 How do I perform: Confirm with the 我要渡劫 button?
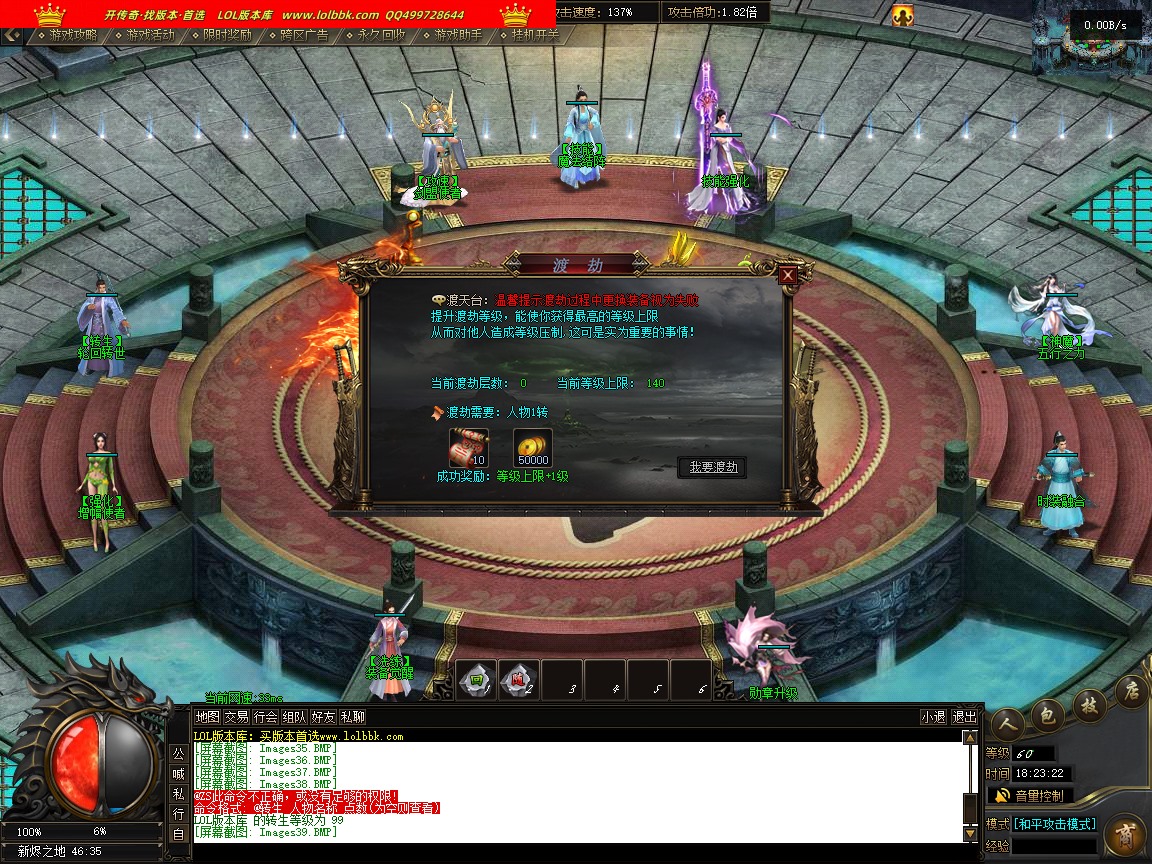(712, 467)
